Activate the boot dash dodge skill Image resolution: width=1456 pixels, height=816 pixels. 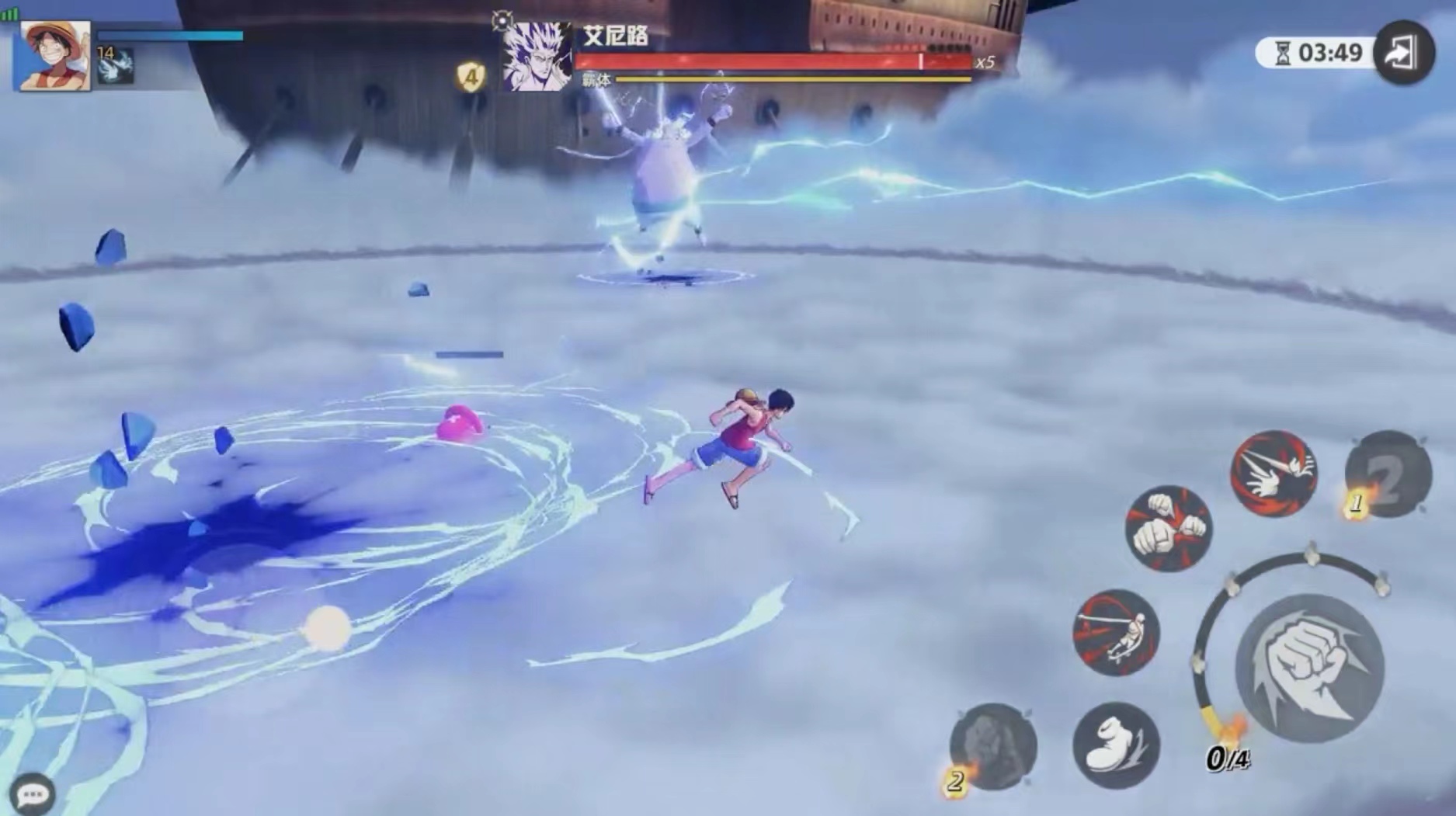point(1116,745)
